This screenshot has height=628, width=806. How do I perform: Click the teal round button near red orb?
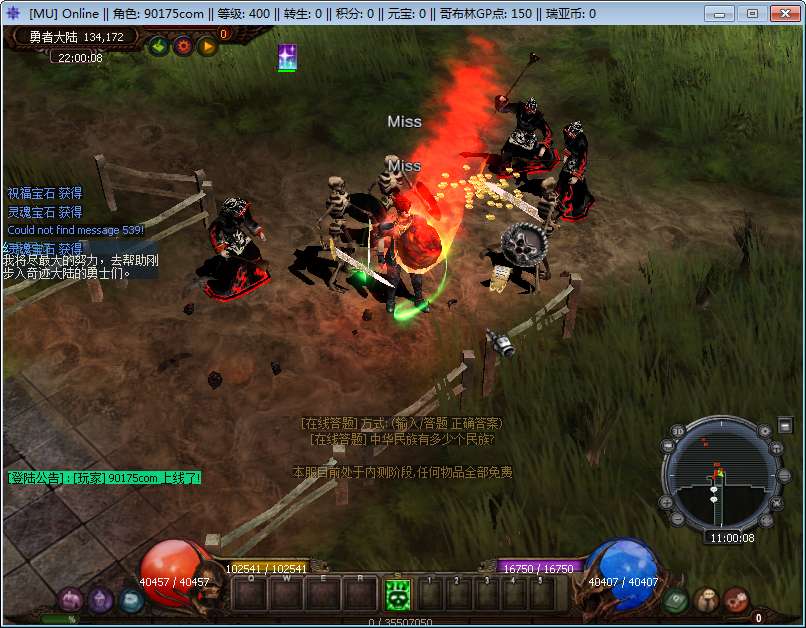tap(131, 600)
